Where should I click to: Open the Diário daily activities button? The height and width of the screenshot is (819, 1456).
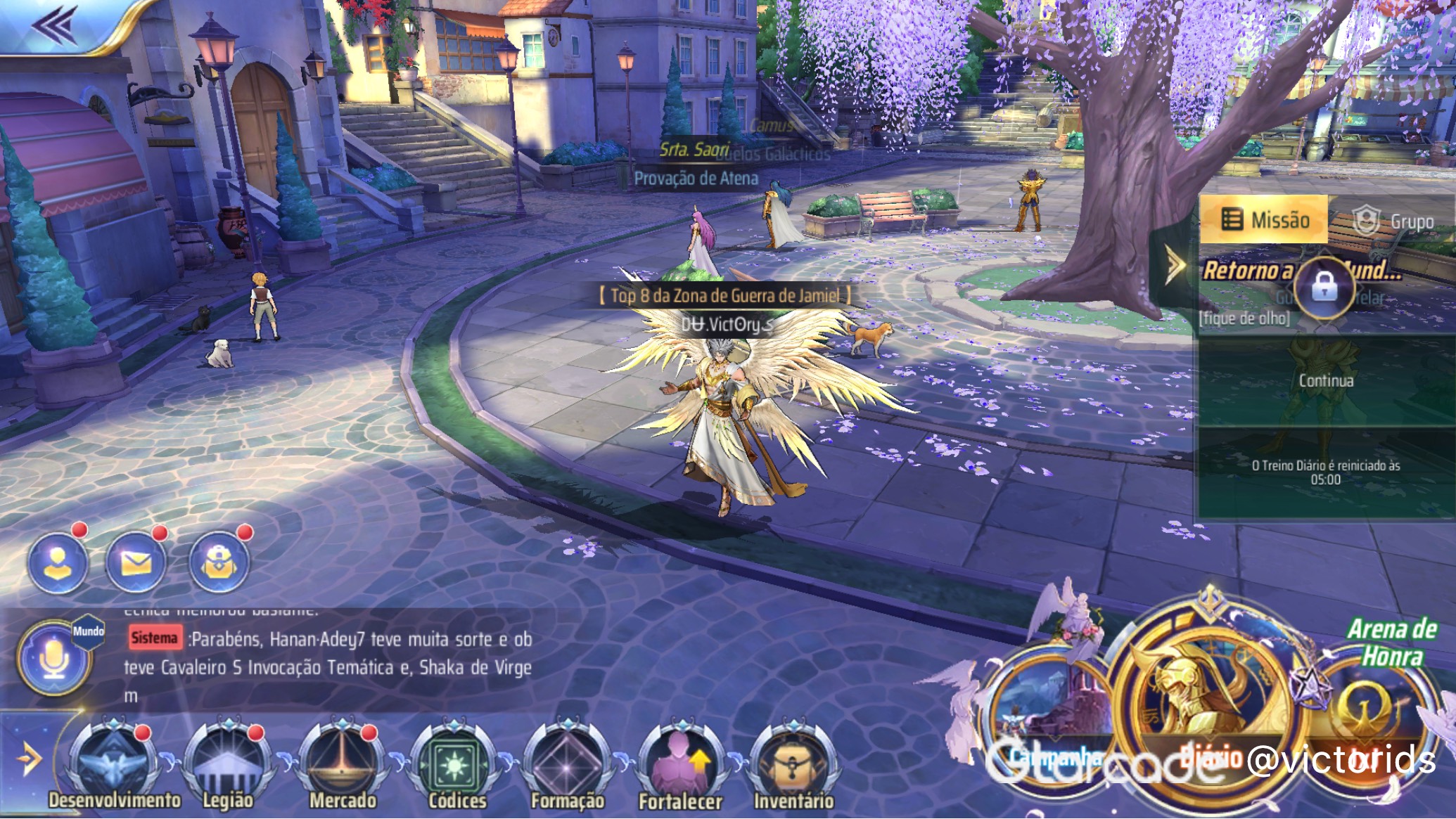point(1204,696)
